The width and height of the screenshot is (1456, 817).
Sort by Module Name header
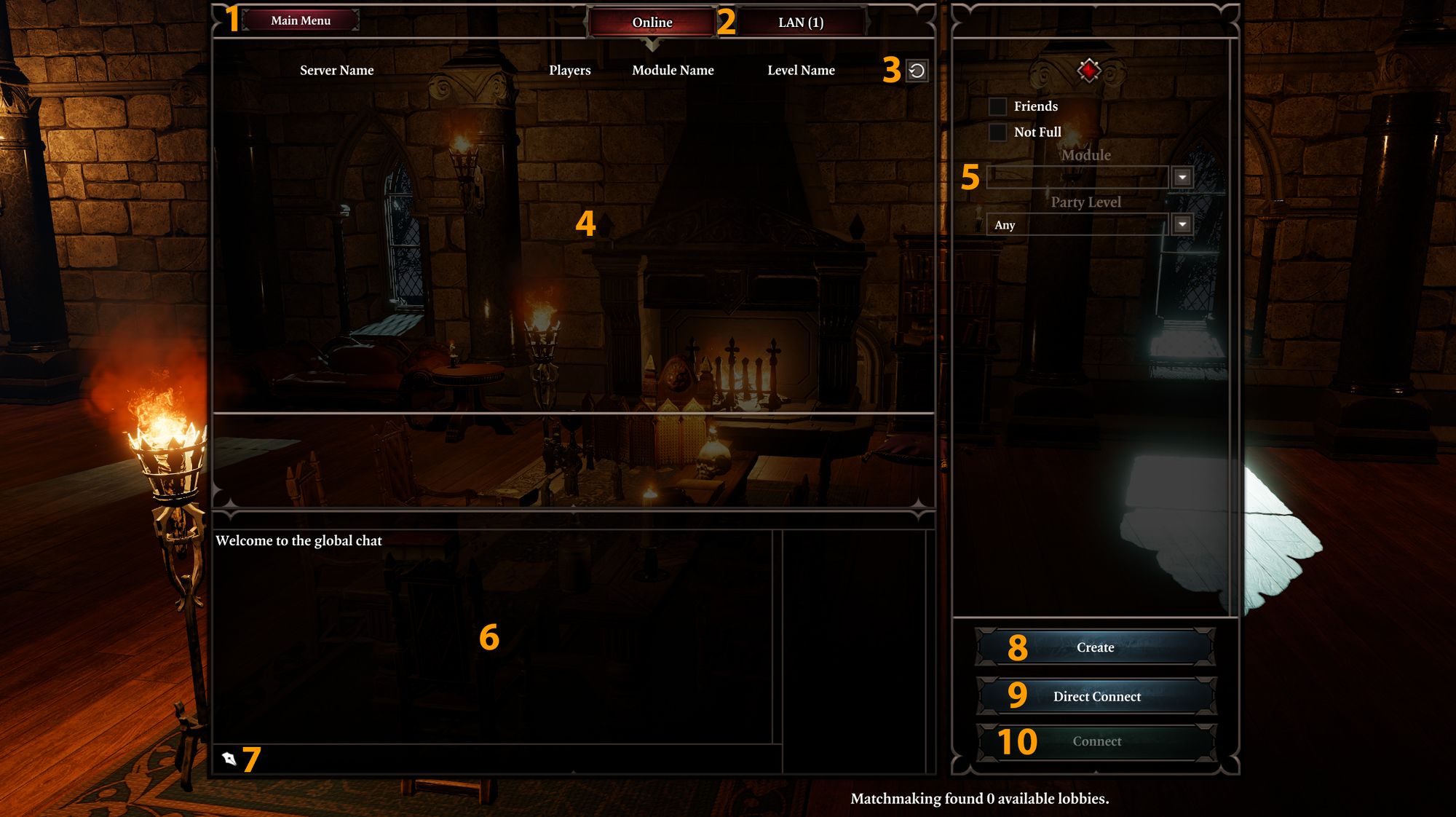coord(673,71)
